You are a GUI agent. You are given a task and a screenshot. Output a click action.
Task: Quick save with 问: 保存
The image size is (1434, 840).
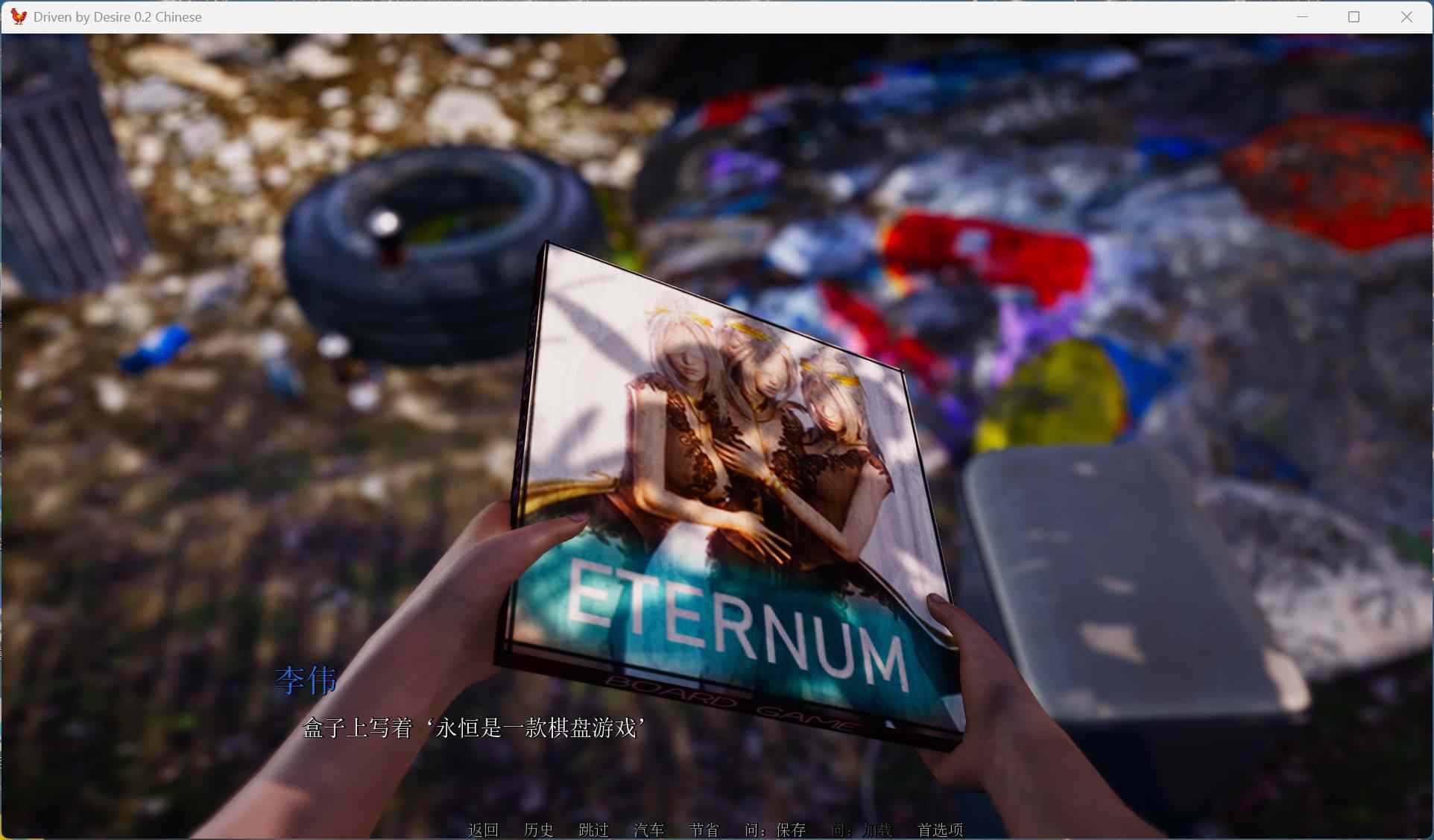point(775,830)
